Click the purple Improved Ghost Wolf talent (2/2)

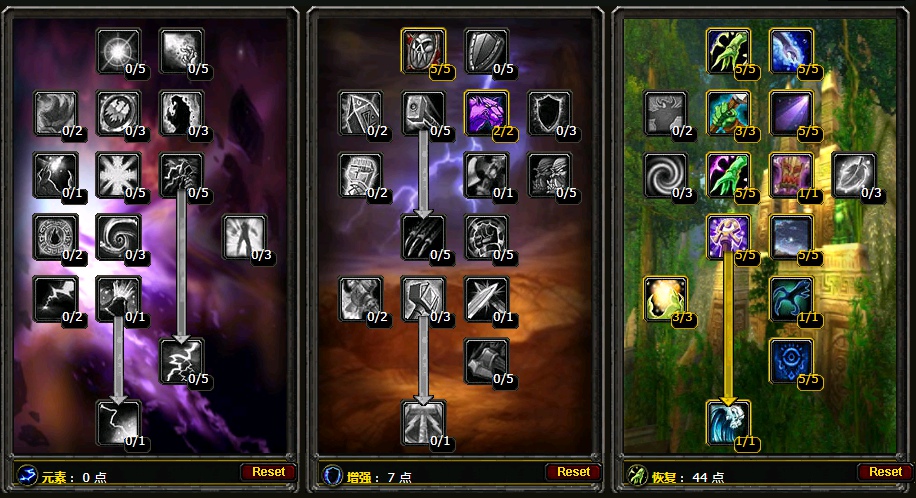[486, 112]
